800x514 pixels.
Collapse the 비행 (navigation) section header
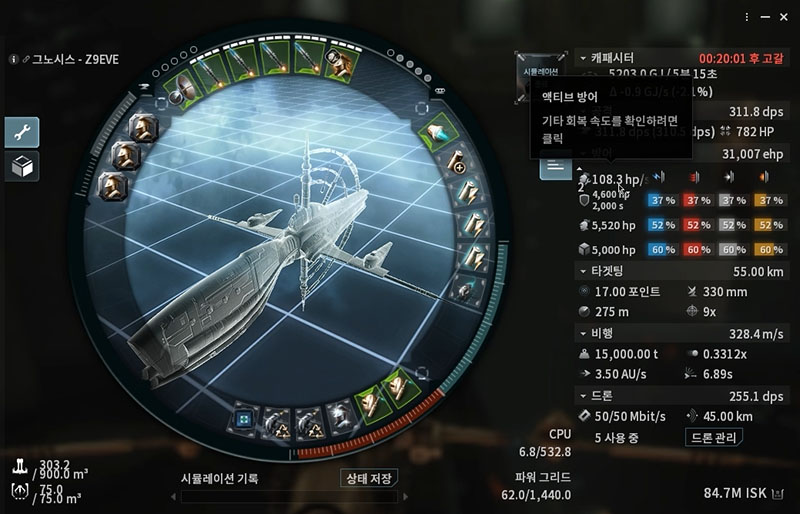click(585, 333)
